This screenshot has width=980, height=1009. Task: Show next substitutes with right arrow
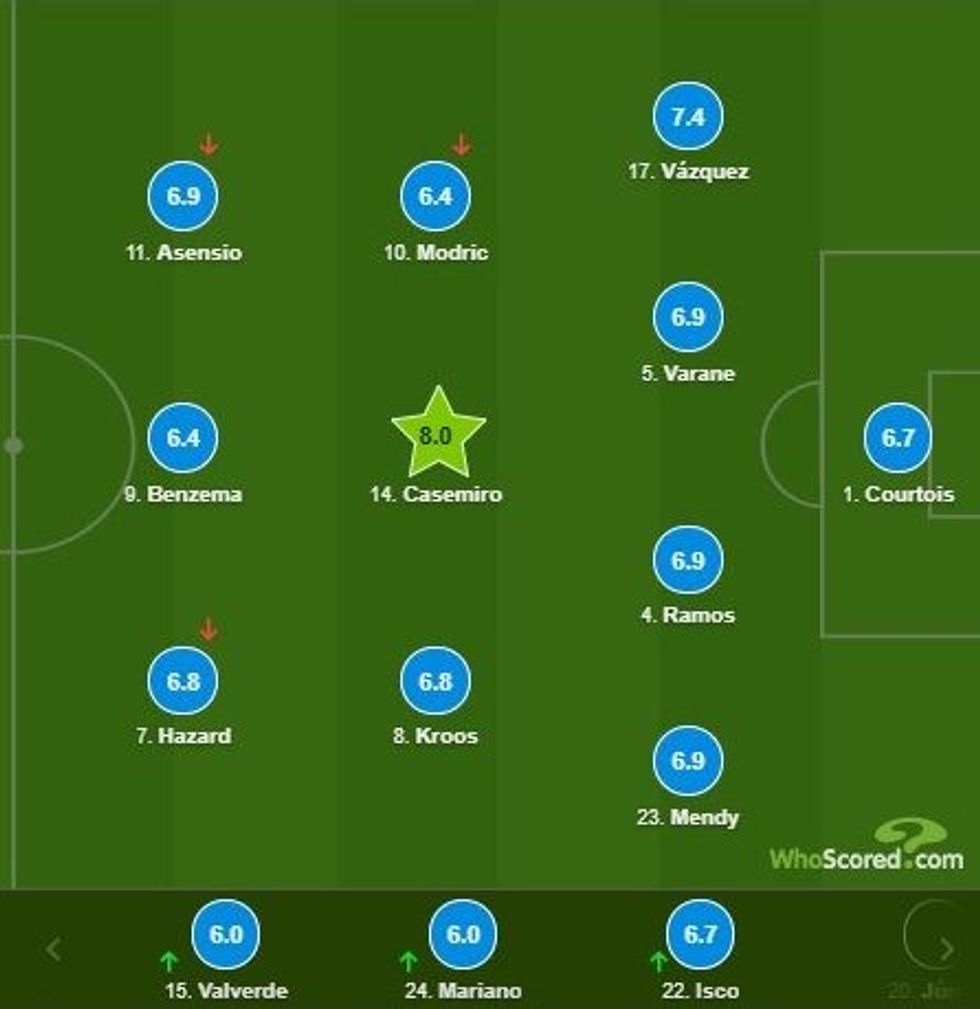pos(946,949)
